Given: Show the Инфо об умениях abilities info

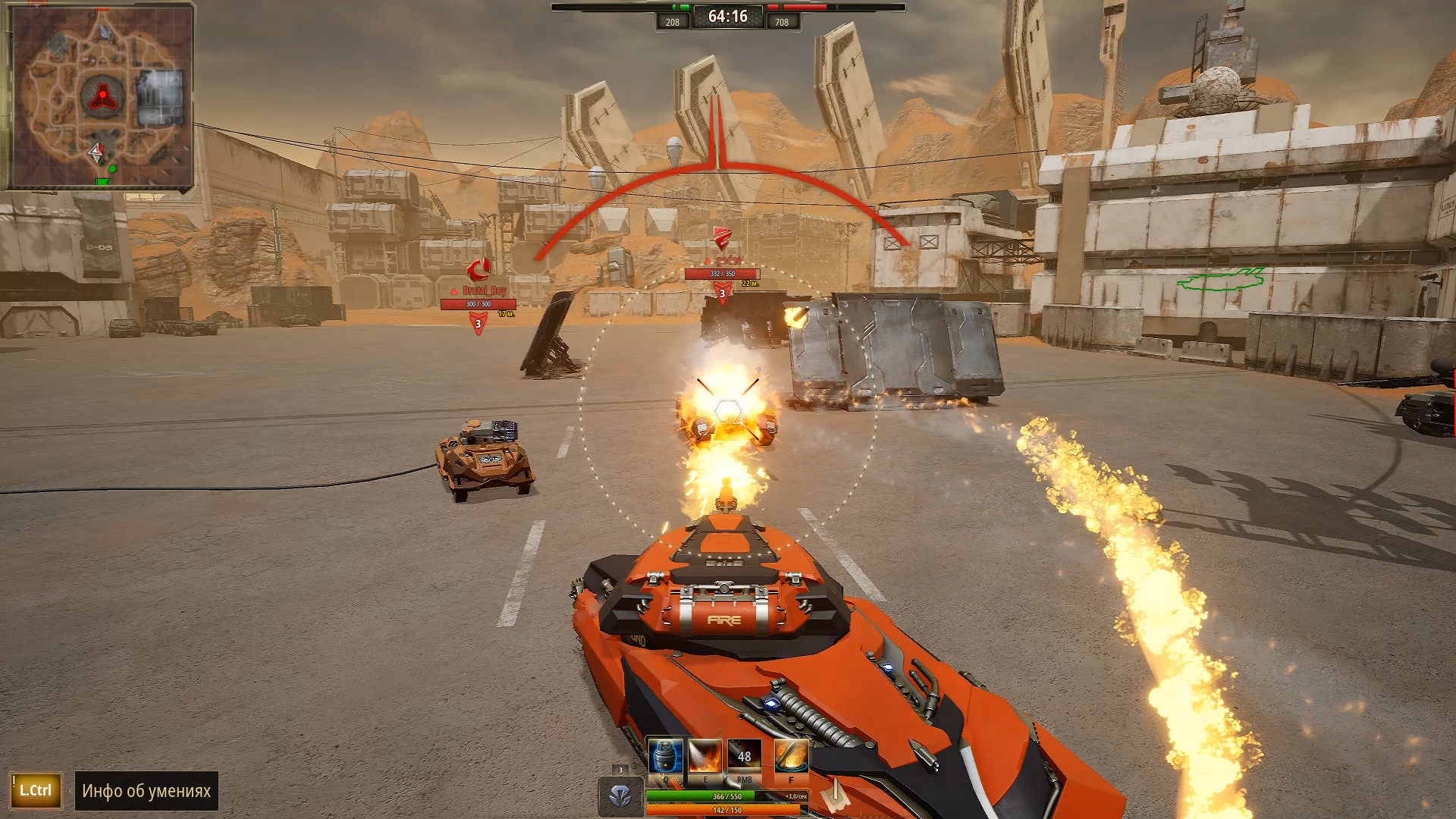Looking at the screenshot, I should coord(146,791).
